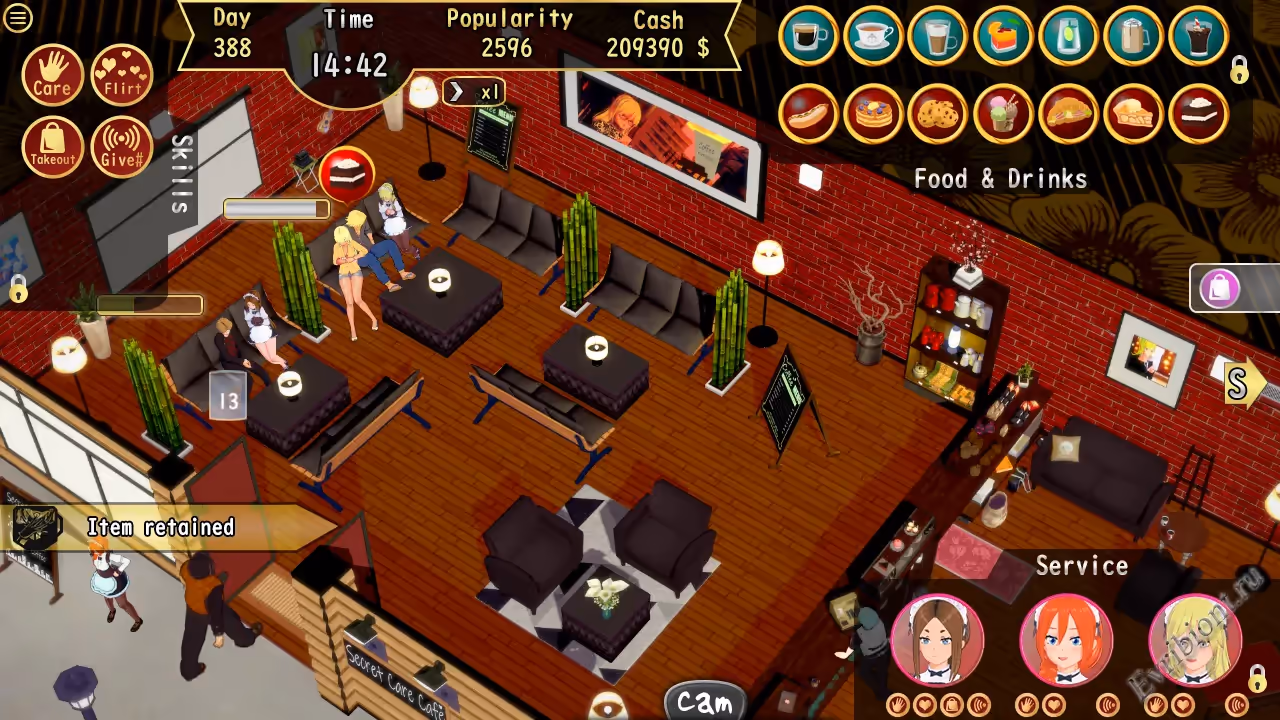This screenshot has width=1280, height=720.
Task: Serve the chocolate cake slice
Action: pyautogui.click(x=1198, y=113)
